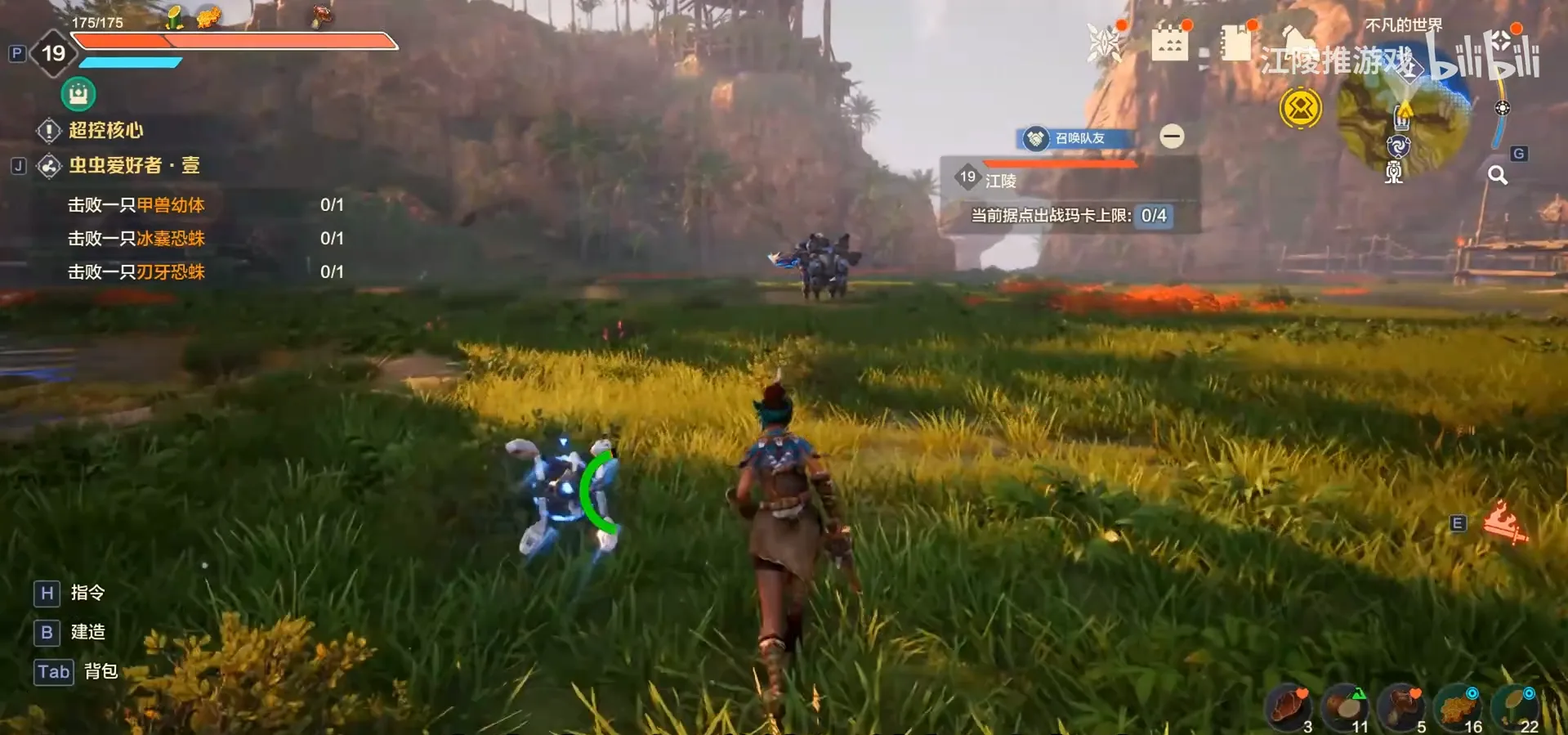Viewport: 1568px width, 735px height.
Task: Click the purple portal icon on the minimap
Action: click(1398, 147)
